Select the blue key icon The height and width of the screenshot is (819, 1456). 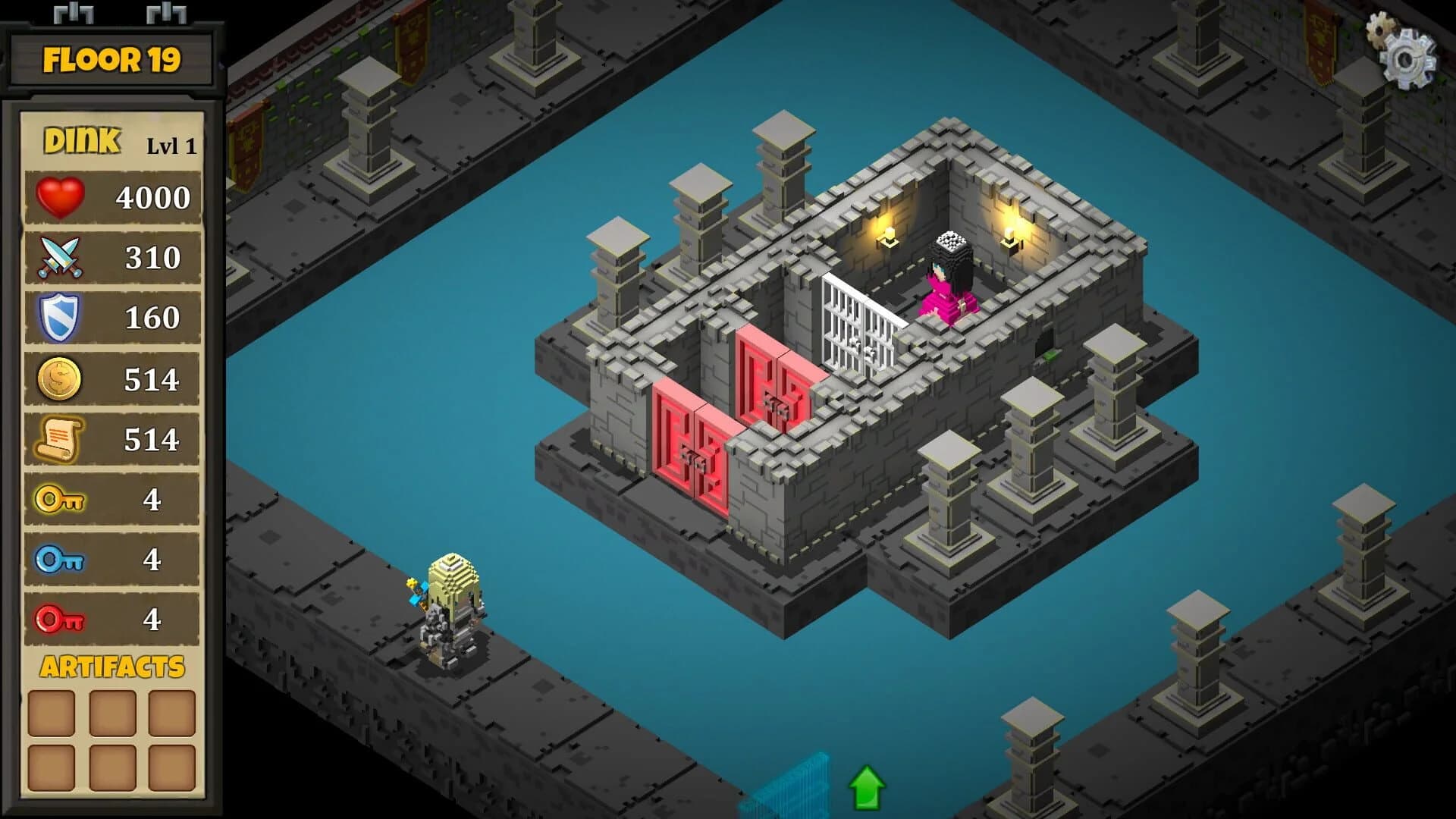tap(60, 560)
